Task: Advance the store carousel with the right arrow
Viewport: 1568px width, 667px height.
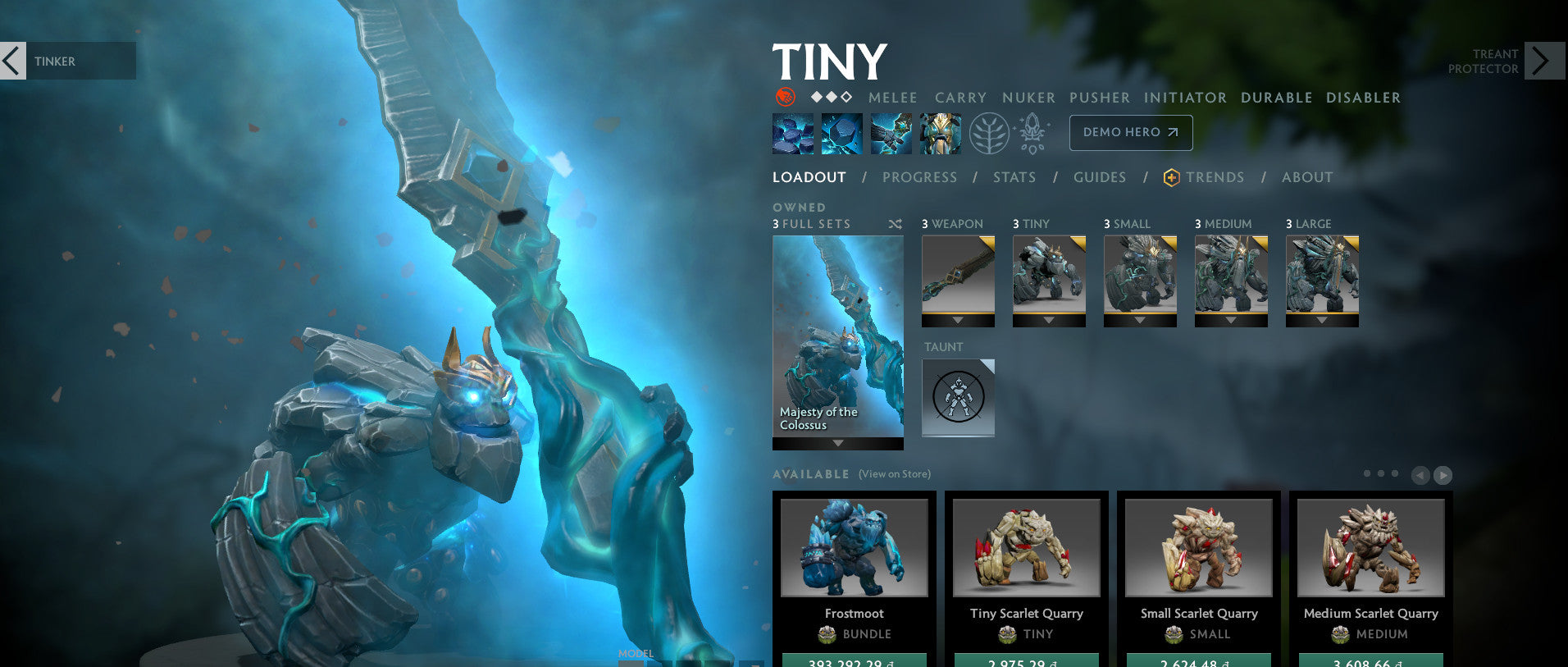Action: click(1442, 475)
